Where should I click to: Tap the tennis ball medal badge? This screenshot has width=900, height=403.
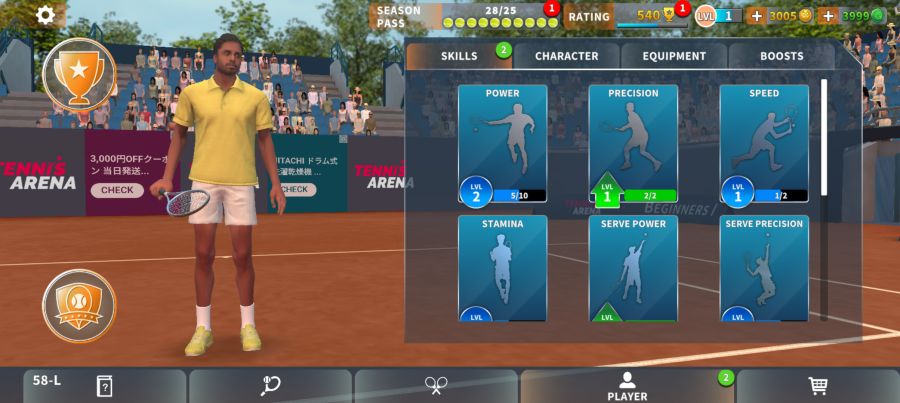click(78, 305)
